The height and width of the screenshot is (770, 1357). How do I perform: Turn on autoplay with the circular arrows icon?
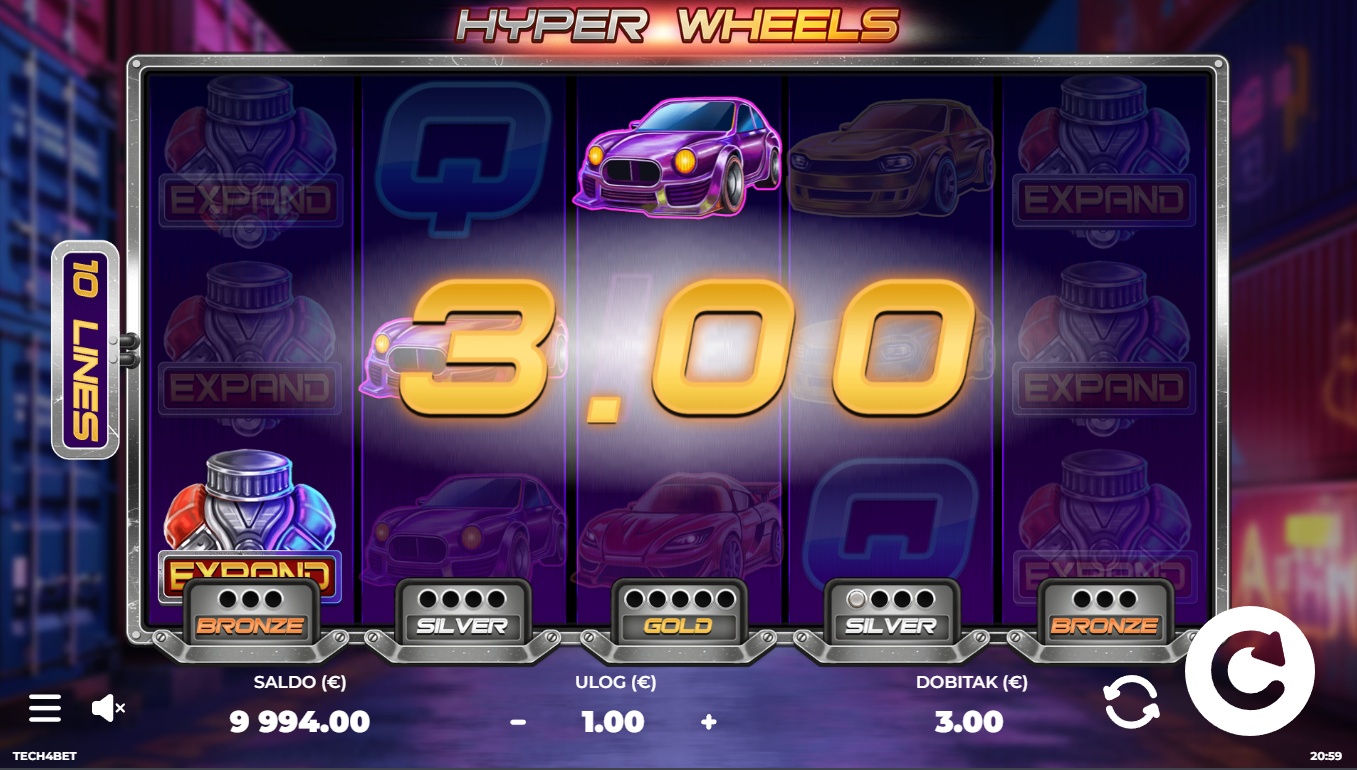pyautogui.click(x=1131, y=701)
